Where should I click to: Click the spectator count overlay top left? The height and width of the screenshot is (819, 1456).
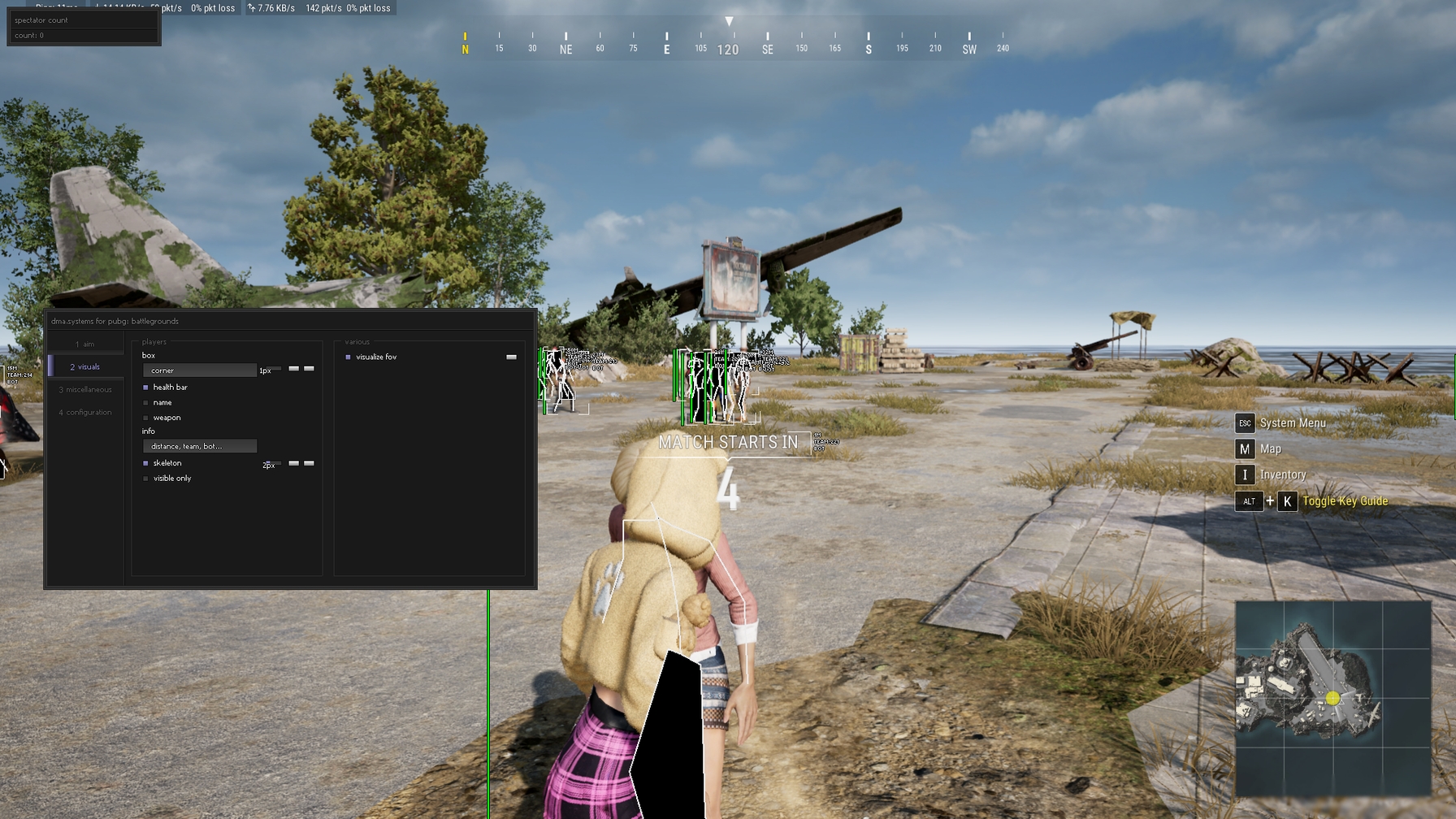[81, 19]
